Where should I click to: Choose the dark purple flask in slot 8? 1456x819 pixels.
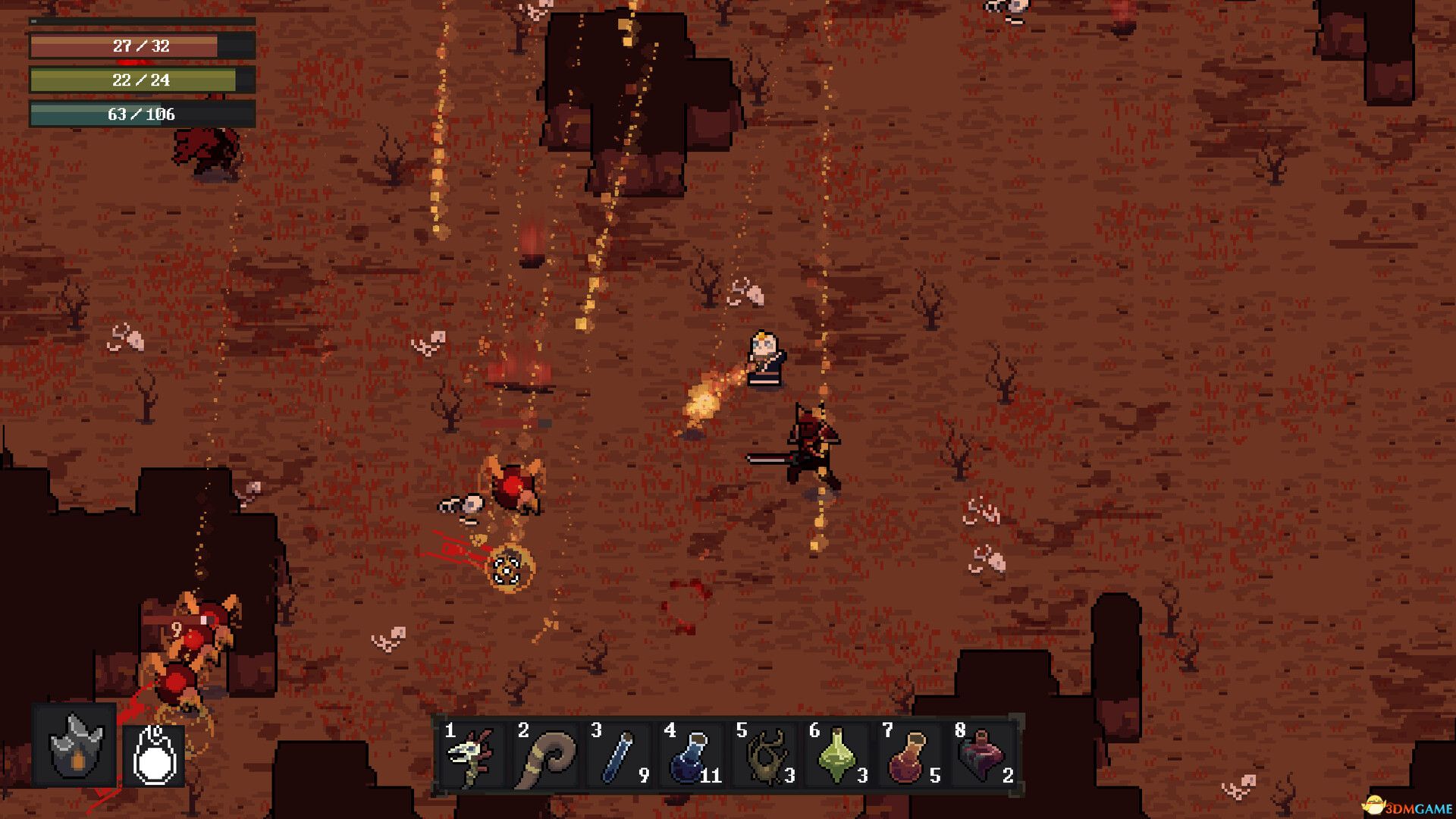[981, 755]
